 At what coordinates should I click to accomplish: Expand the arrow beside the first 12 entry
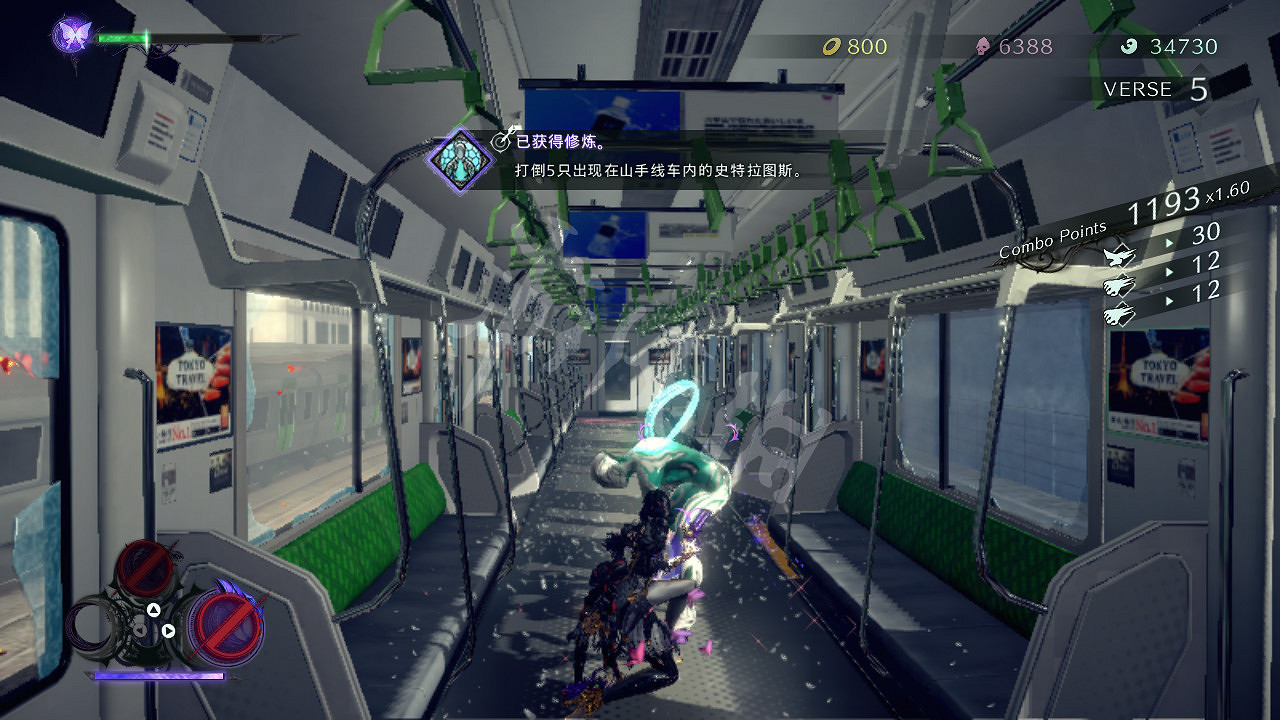[1169, 271]
